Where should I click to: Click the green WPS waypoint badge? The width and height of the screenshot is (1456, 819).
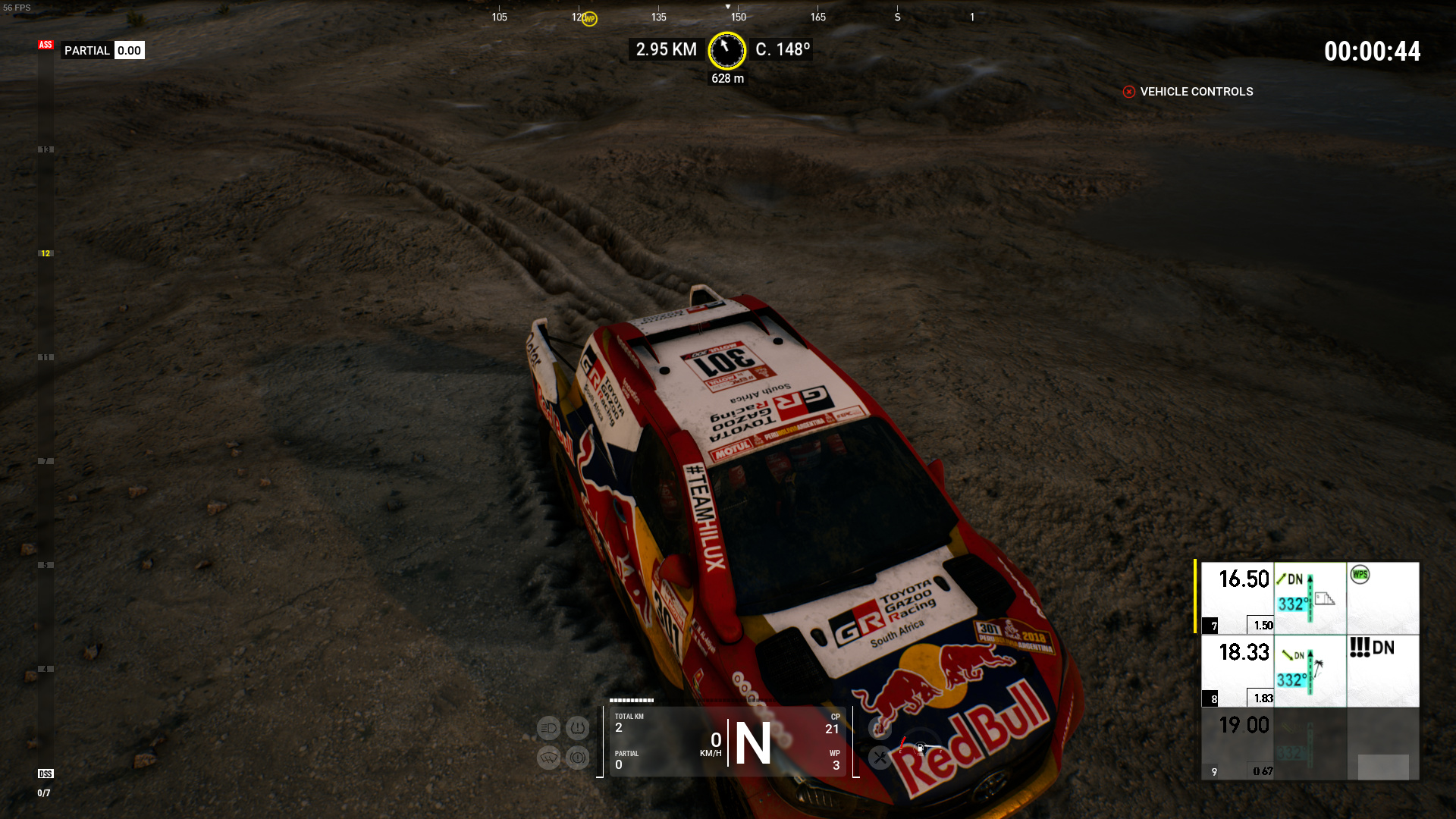click(x=1360, y=575)
